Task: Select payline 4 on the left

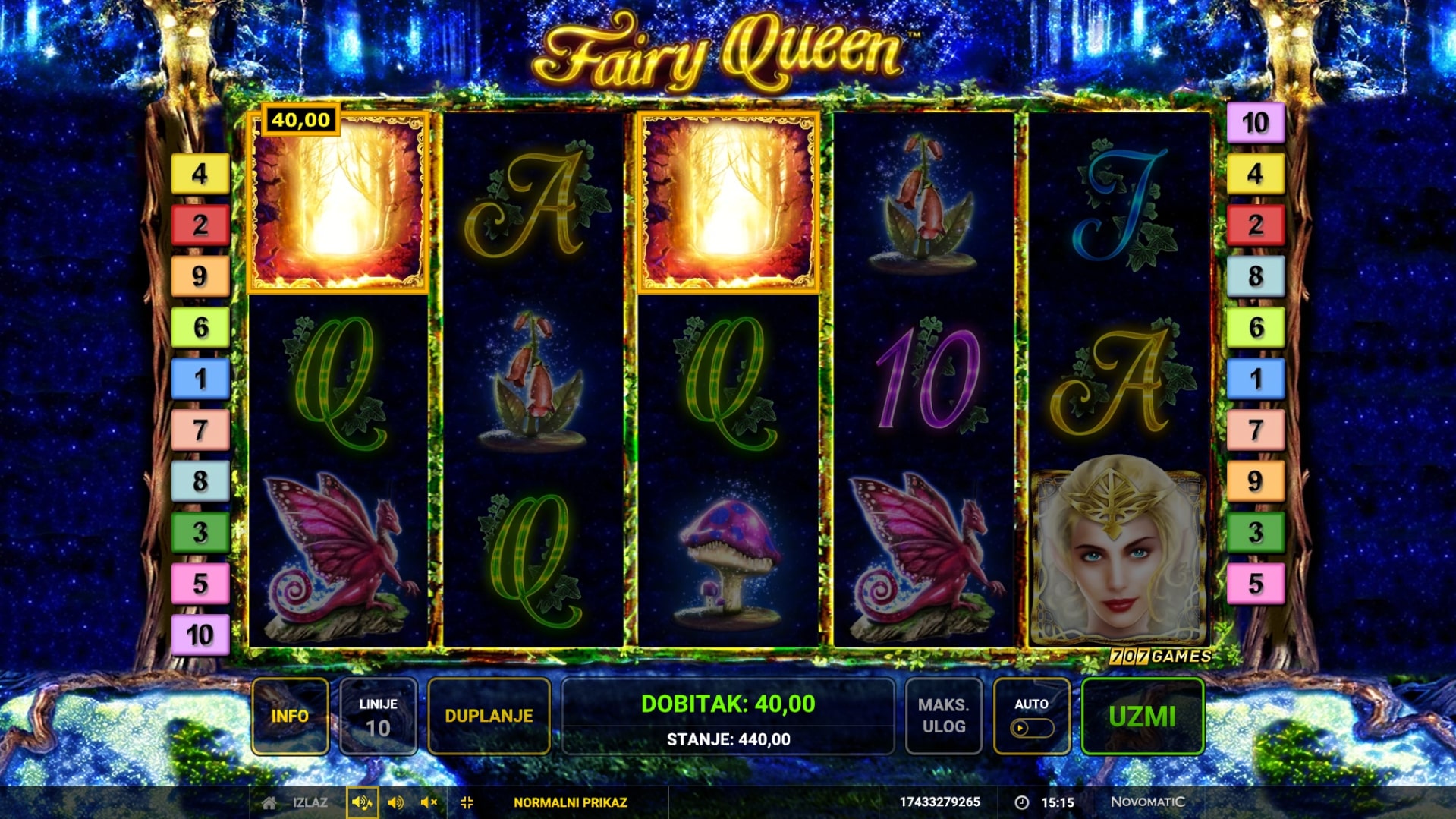Action: pos(200,174)
